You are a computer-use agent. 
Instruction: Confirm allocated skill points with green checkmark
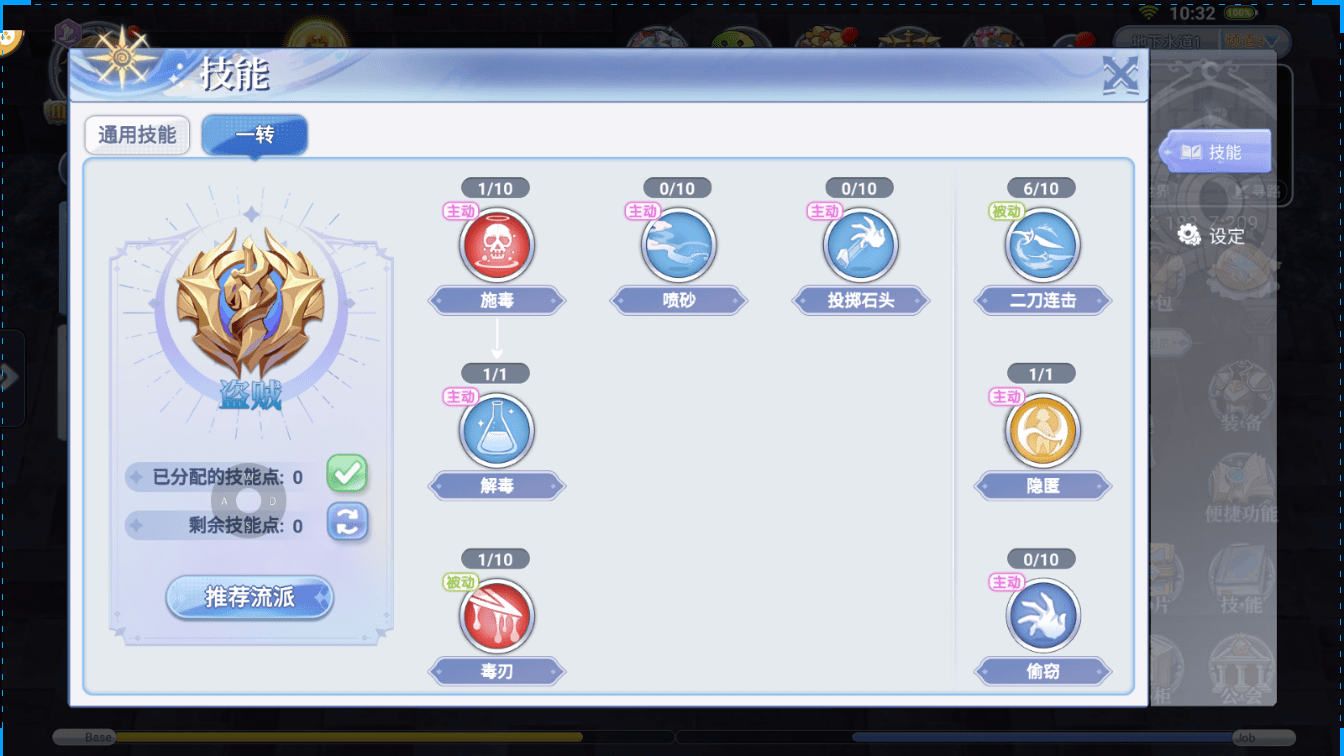click(x=347, y=474)
